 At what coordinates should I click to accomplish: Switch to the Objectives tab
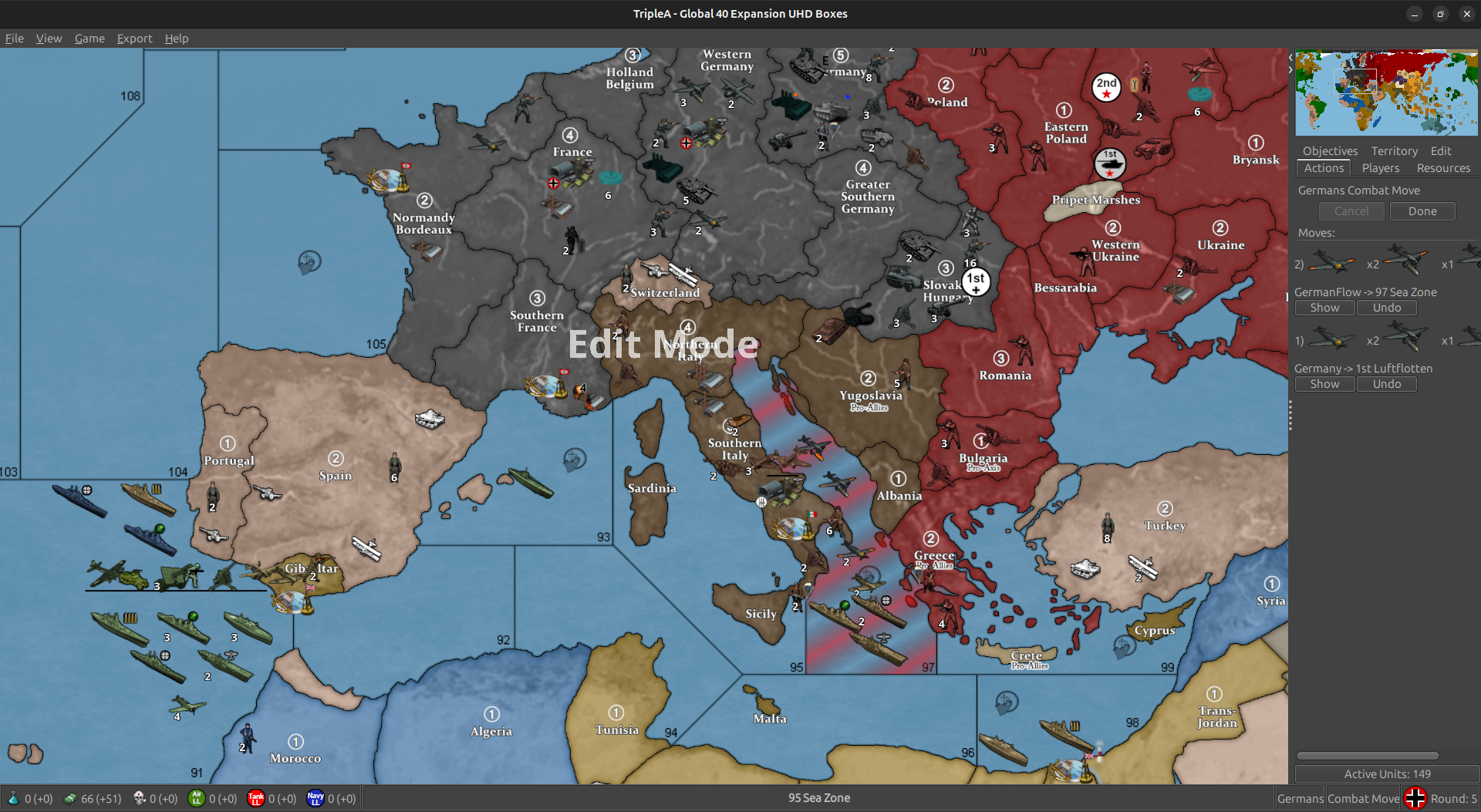[1330, 151]
